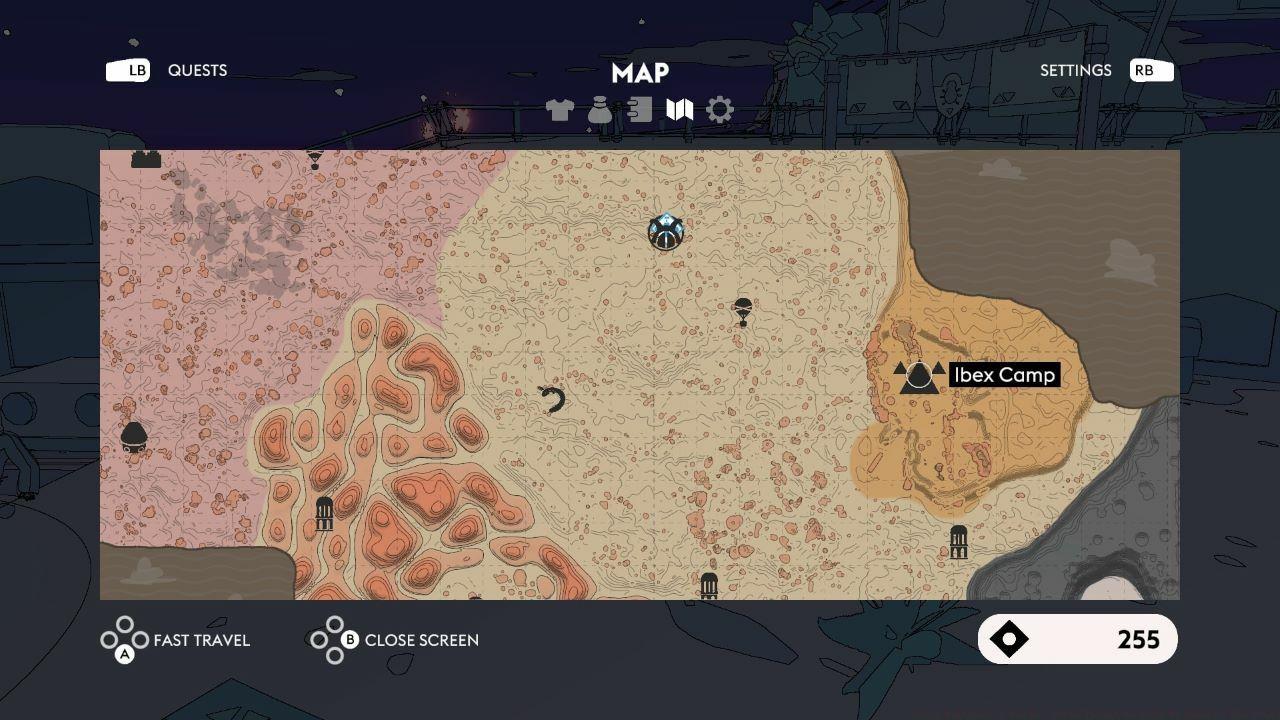
Task: Select the Ibex Camp map marker
Action: tap(919, 376)
